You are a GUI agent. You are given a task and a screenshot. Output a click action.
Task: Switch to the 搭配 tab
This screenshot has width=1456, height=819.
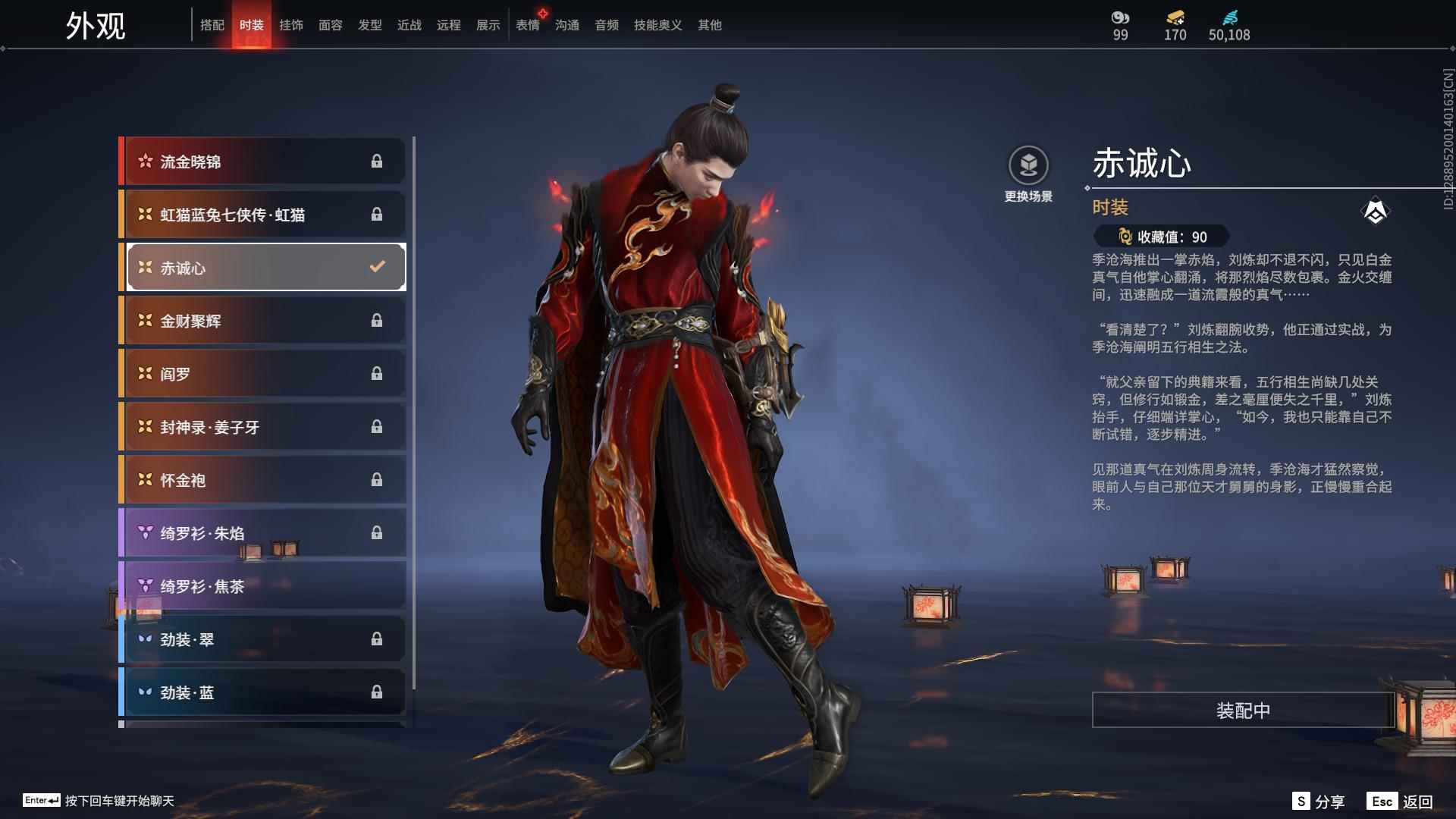[x=212, y=24]
